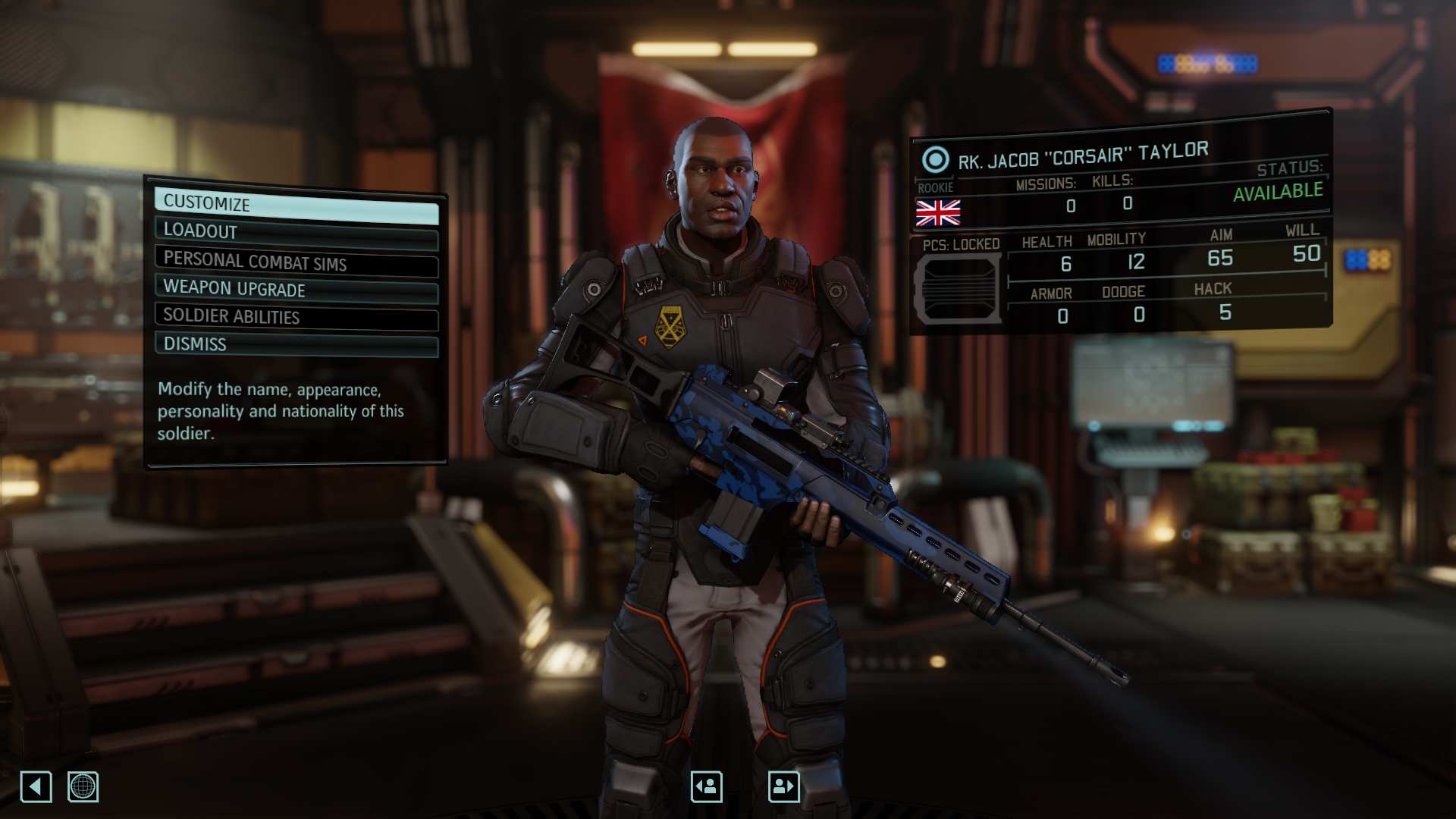1456x819 pixels.
Task: Click the HACK stat value 5
Action: pyautogui.click(x=1225, y=311)
